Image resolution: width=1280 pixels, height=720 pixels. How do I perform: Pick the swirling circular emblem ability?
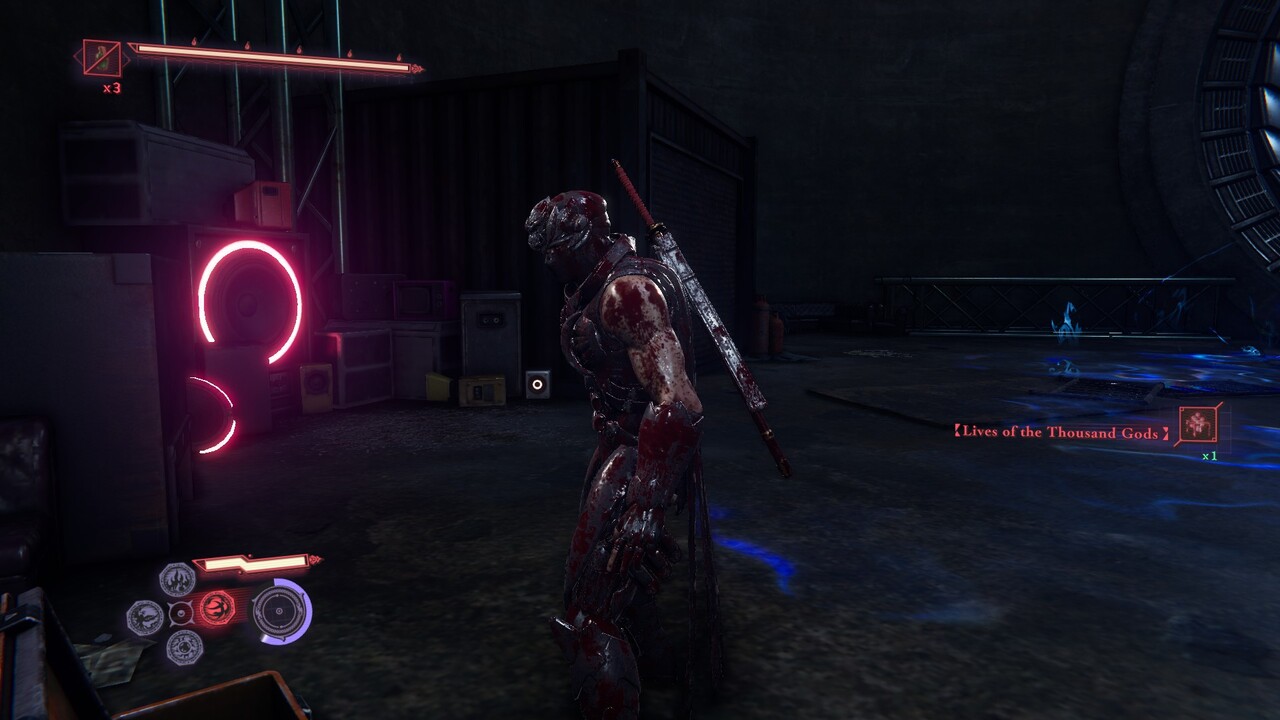pos(184,647)
